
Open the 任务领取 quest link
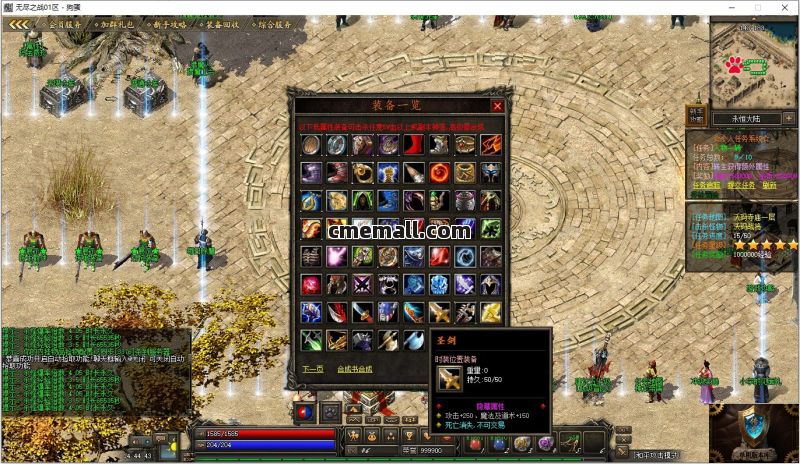point(706,184)
